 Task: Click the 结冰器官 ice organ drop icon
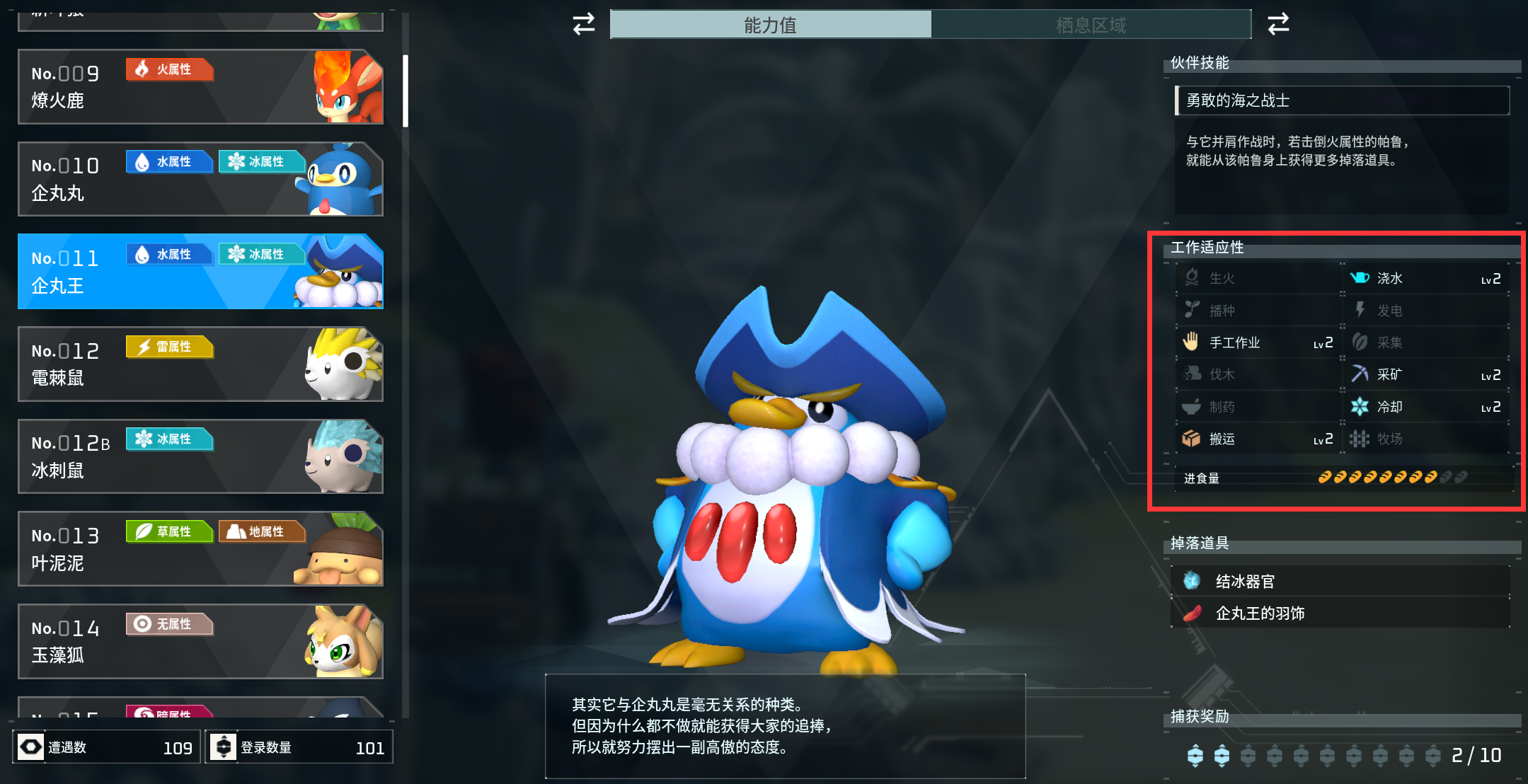coord(1193,580)
